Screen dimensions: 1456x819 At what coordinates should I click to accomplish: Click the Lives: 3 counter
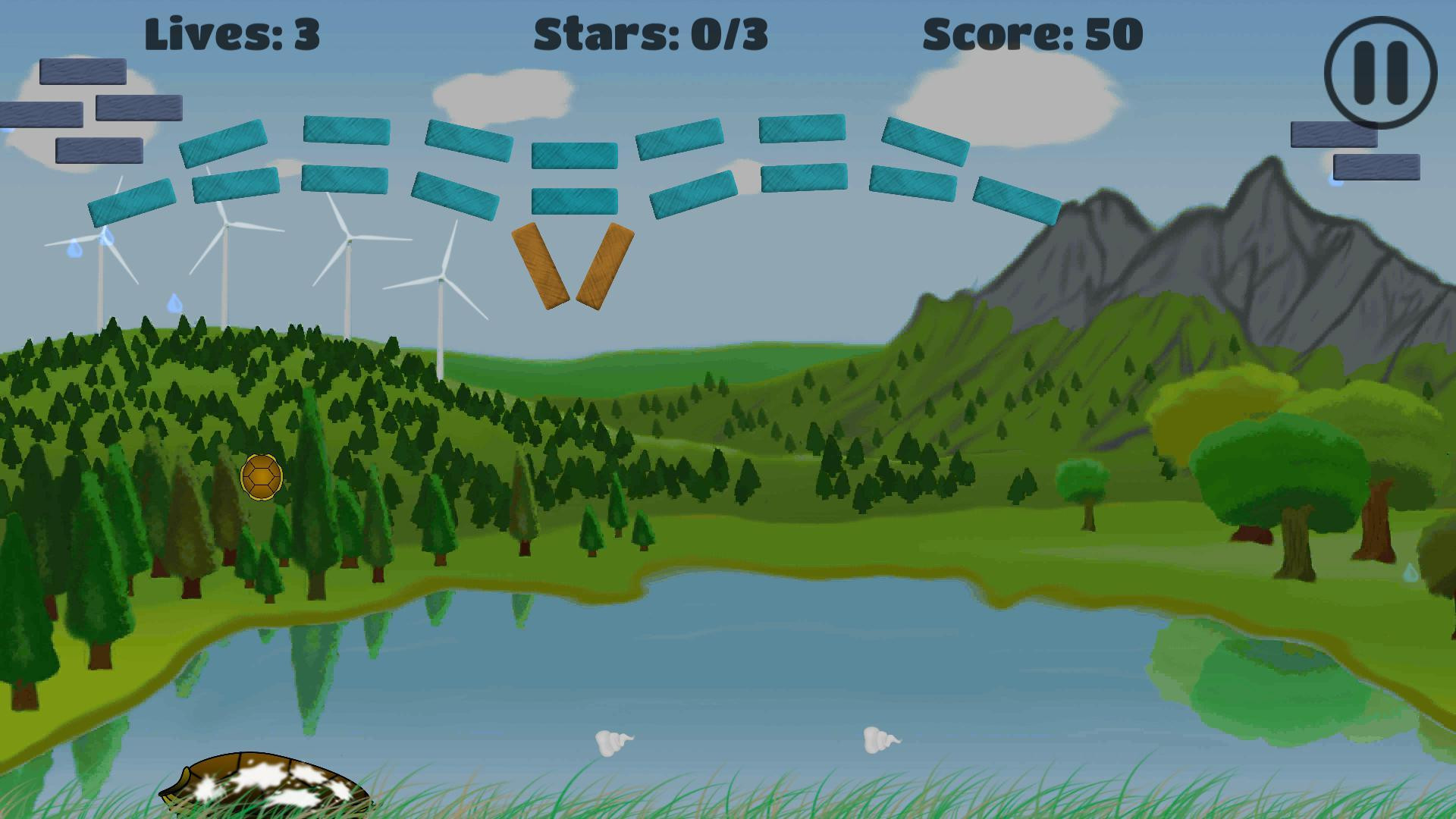[x=233, y=33]
